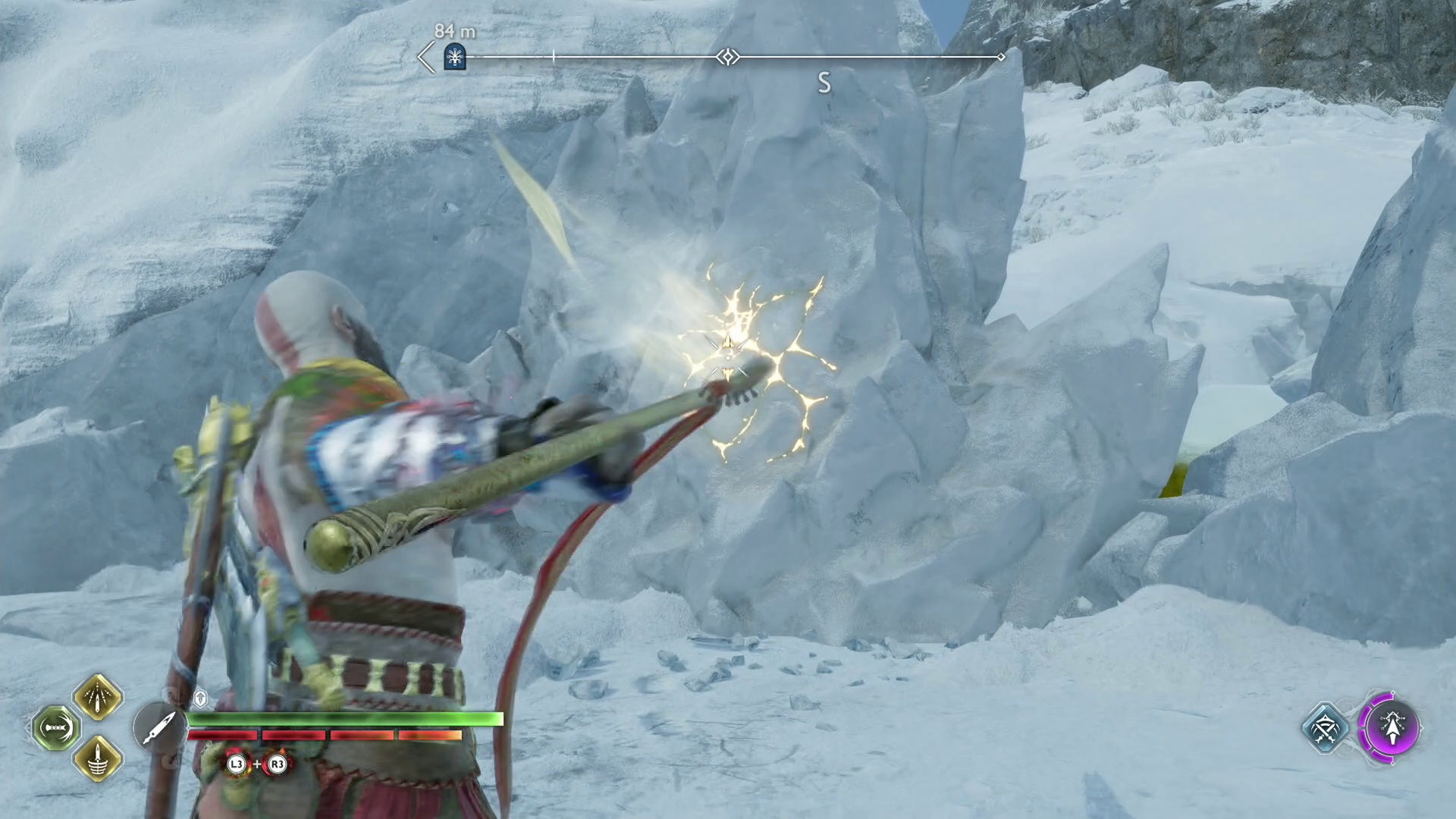
Task: Click the plus sign between L3 and R3
Action: [x=256, y=764]
